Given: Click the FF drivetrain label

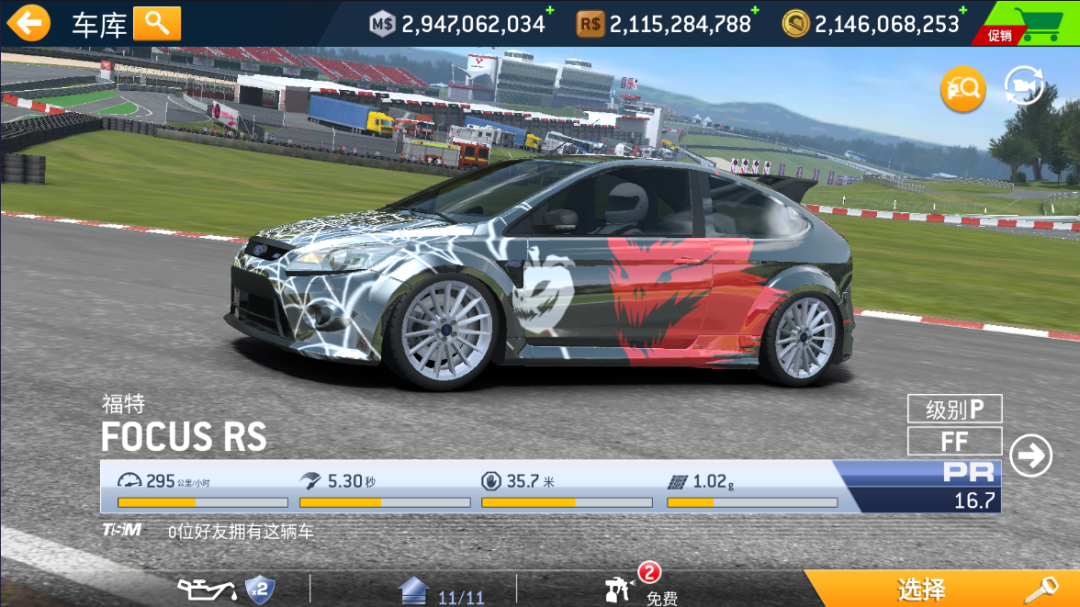Looking at the screenshot, I should [954, 441].
